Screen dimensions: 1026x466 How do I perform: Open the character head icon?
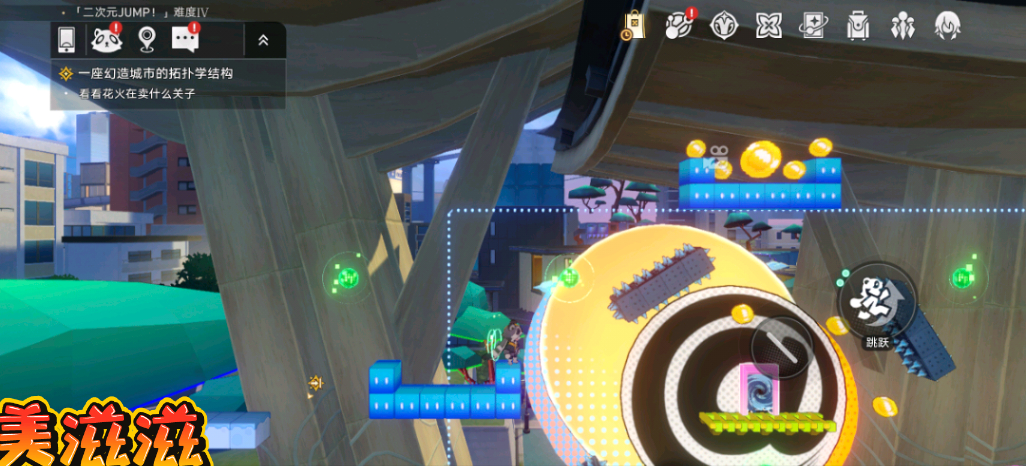947,25
